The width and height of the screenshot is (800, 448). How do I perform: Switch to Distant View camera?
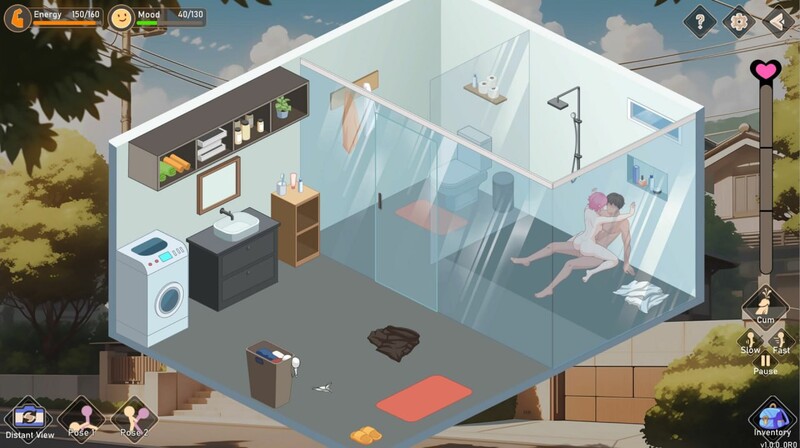click(27, 418)
